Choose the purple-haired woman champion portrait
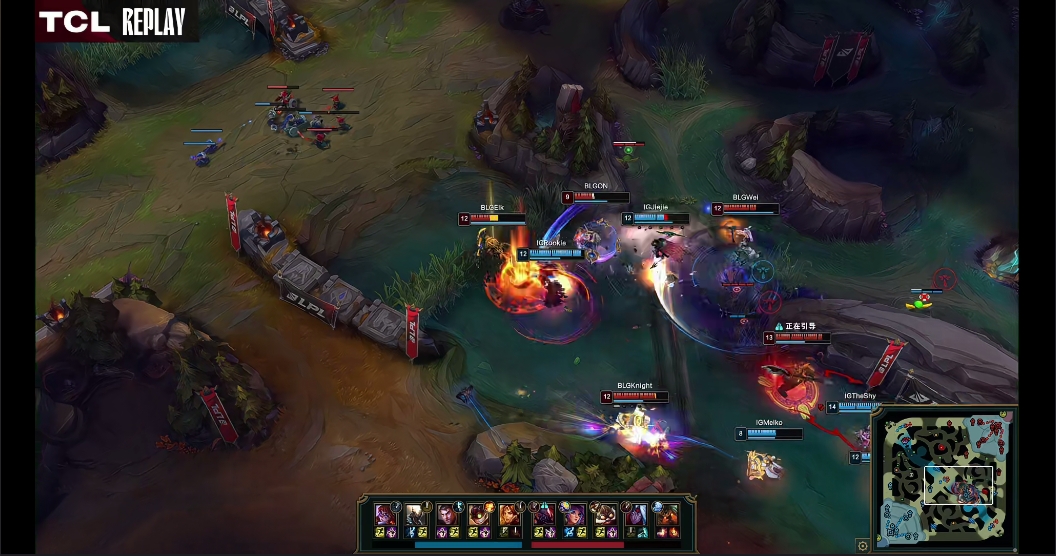 pos(575,515)
